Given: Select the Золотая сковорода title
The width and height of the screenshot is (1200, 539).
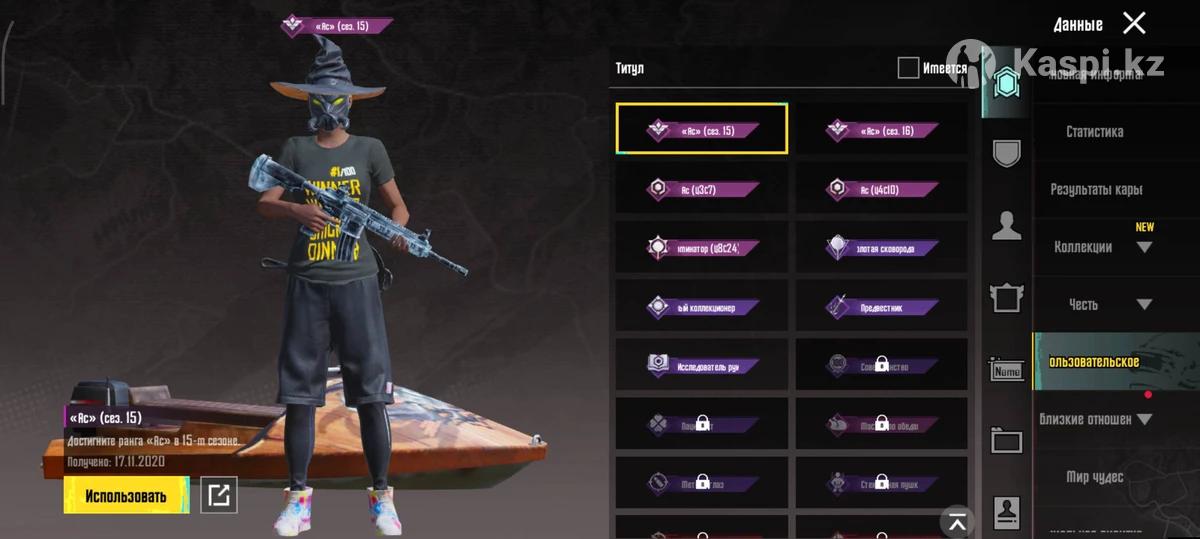Looking at the screenshot, I should [x=882, y=248].
